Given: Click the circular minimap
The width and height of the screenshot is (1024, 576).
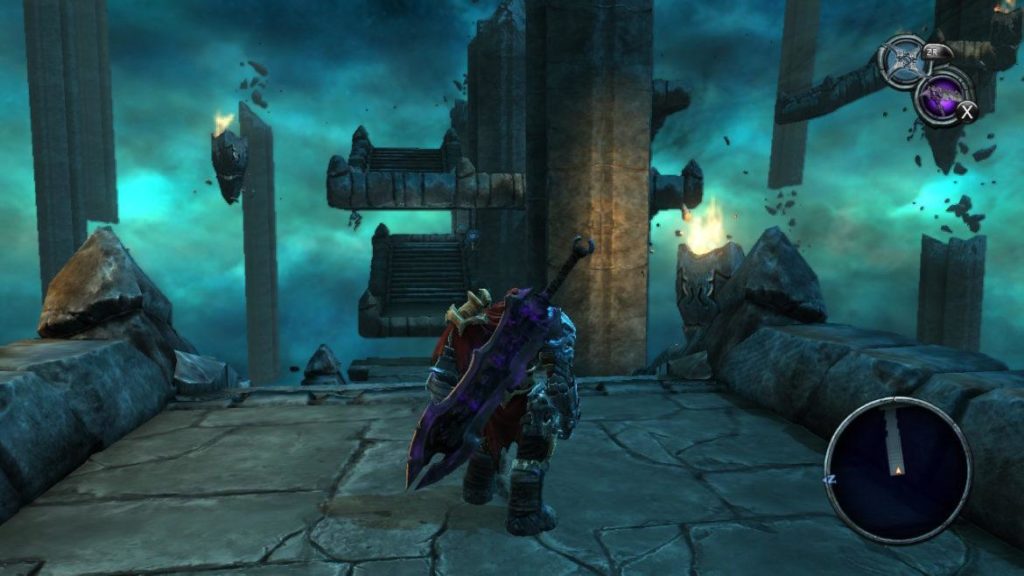Looking at the screenshot, I should pyautogui.click(x=897, y=469).
